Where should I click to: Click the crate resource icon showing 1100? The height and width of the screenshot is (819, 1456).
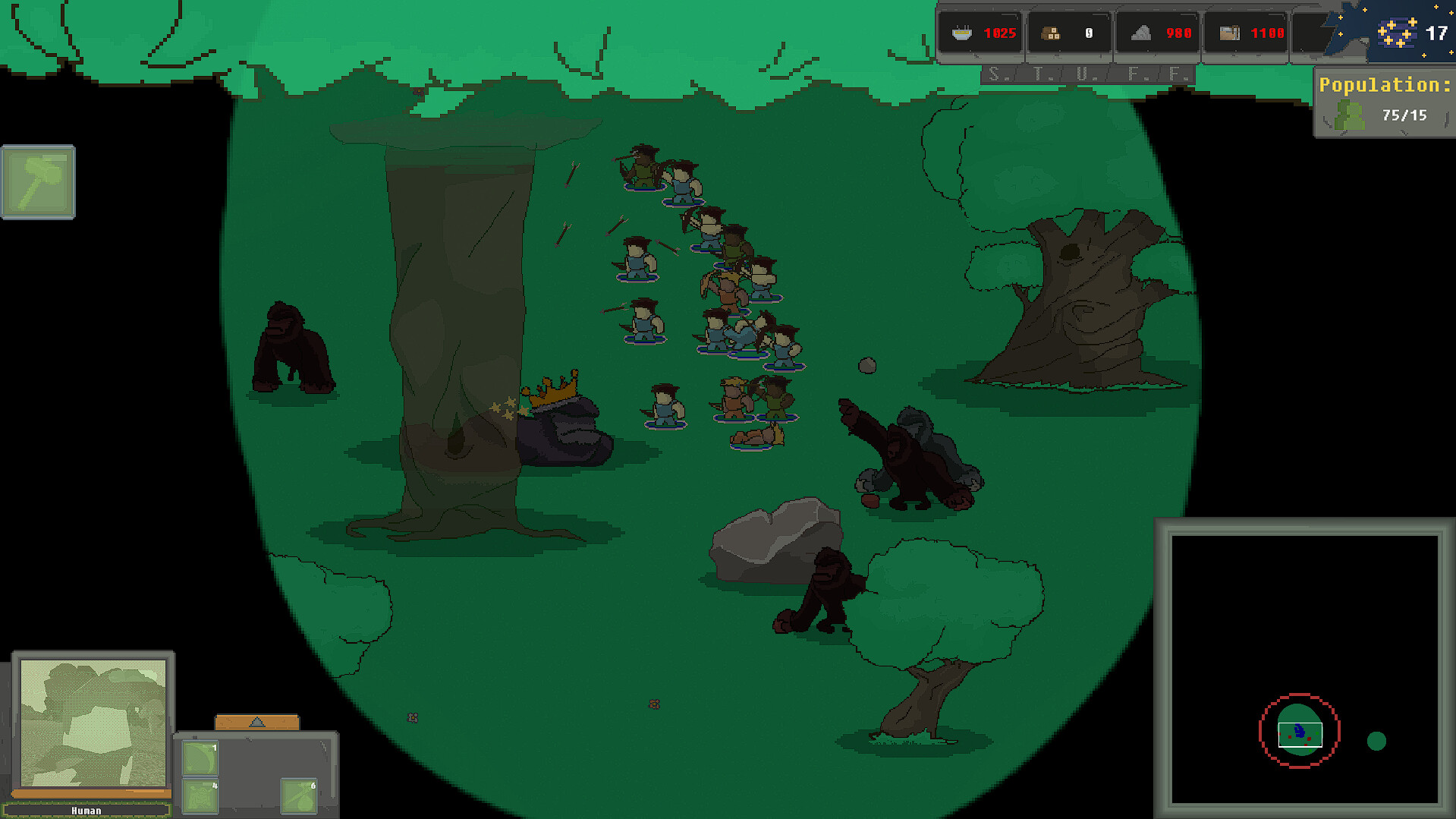pyautogui.click(x=1228, y=32)
